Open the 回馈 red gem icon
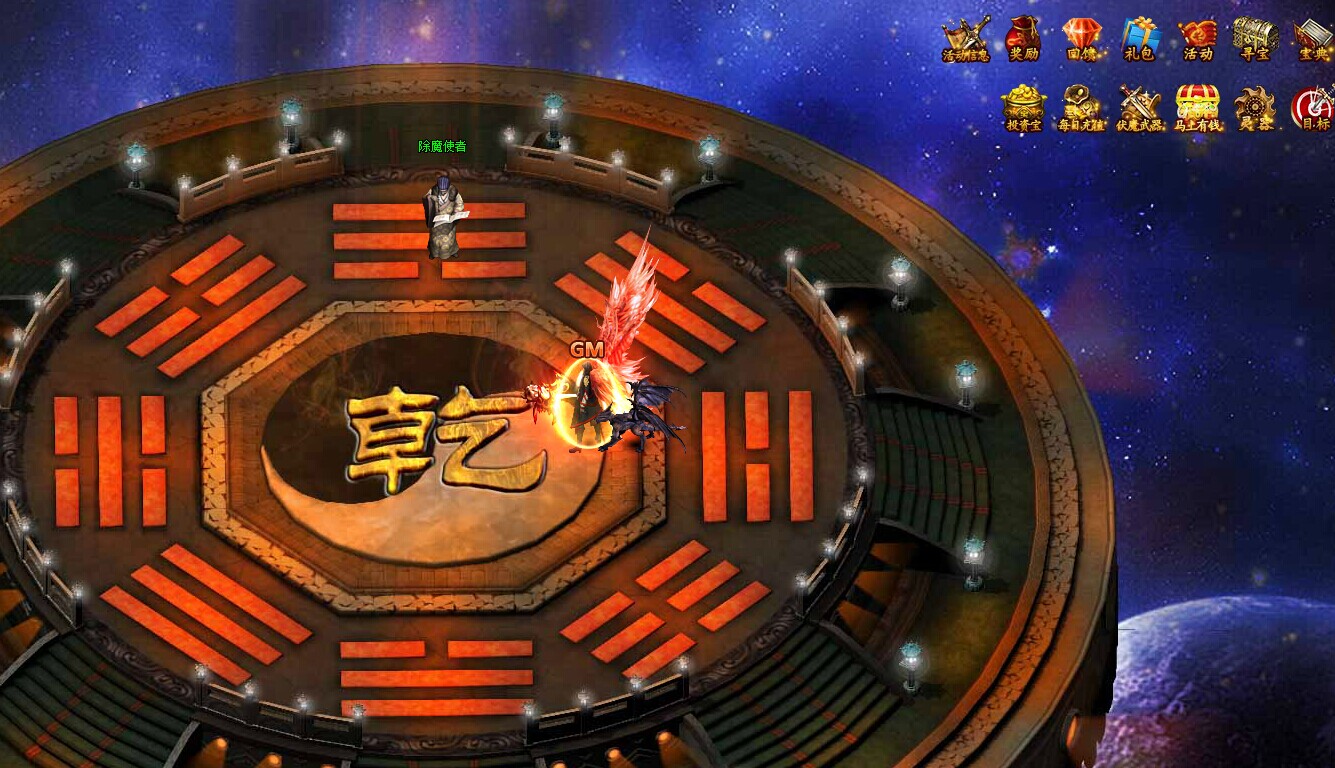1335x768 pixels. point(1081,35)
